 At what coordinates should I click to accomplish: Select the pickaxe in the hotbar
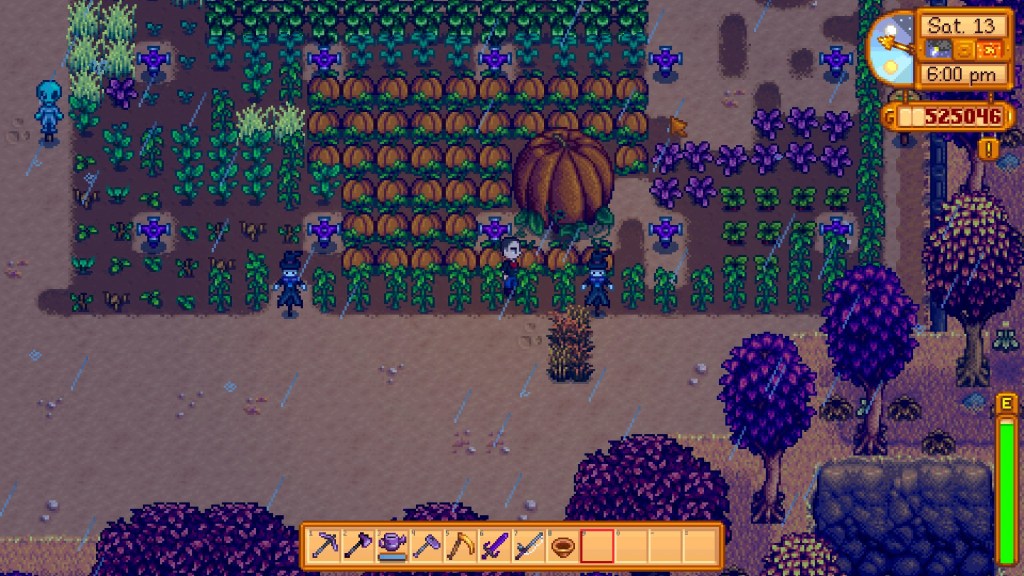pyautogui.click(x=325, y=546)
